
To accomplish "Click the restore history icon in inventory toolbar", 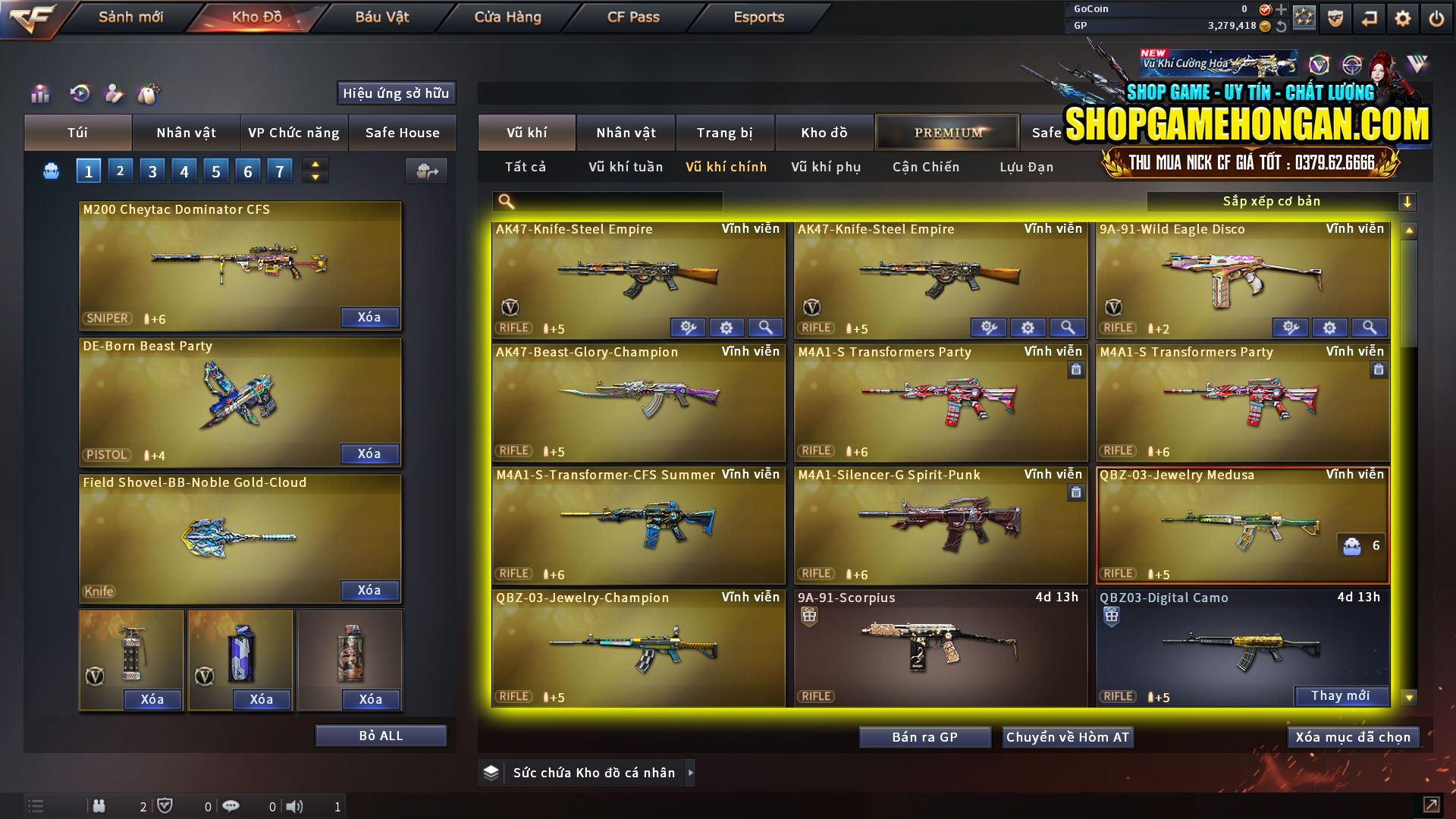I will coord(79,94).
